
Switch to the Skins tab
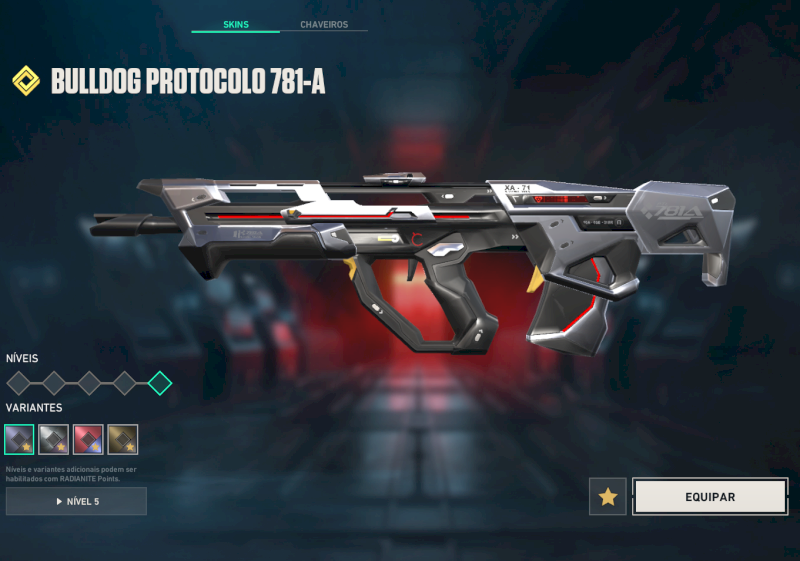[x=236, y=24]
